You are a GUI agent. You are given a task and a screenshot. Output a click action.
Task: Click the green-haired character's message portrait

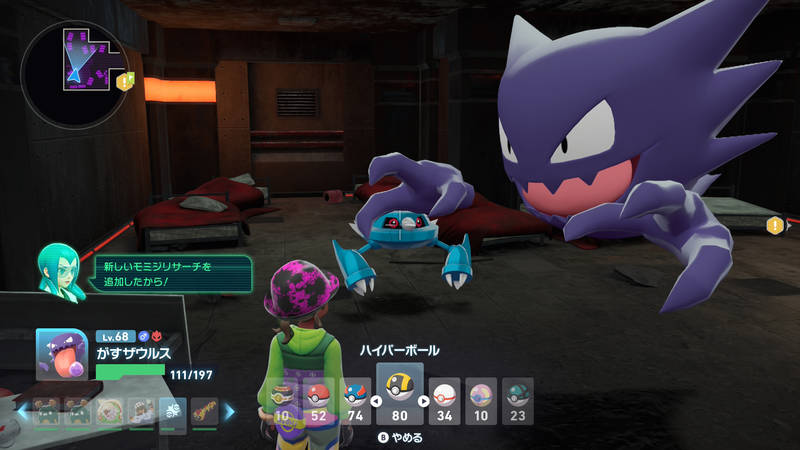[58, 269]
